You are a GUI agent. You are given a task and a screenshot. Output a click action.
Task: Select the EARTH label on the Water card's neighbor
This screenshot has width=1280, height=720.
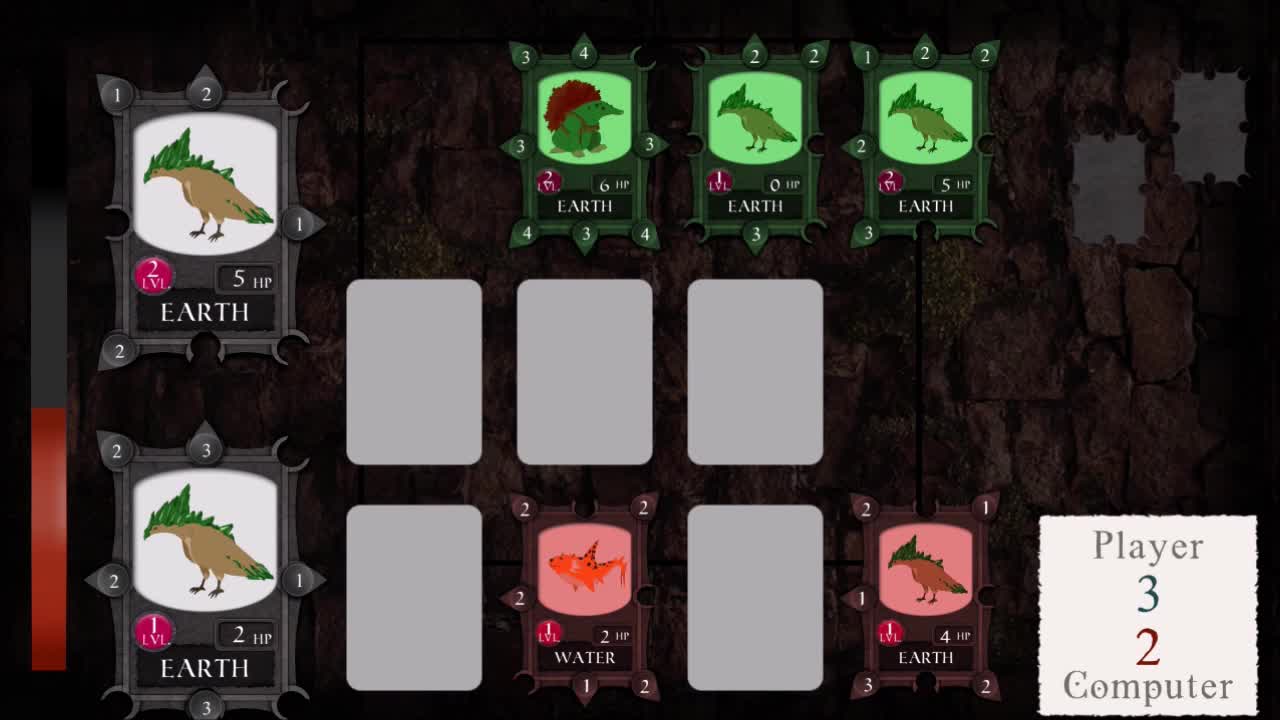926,657
